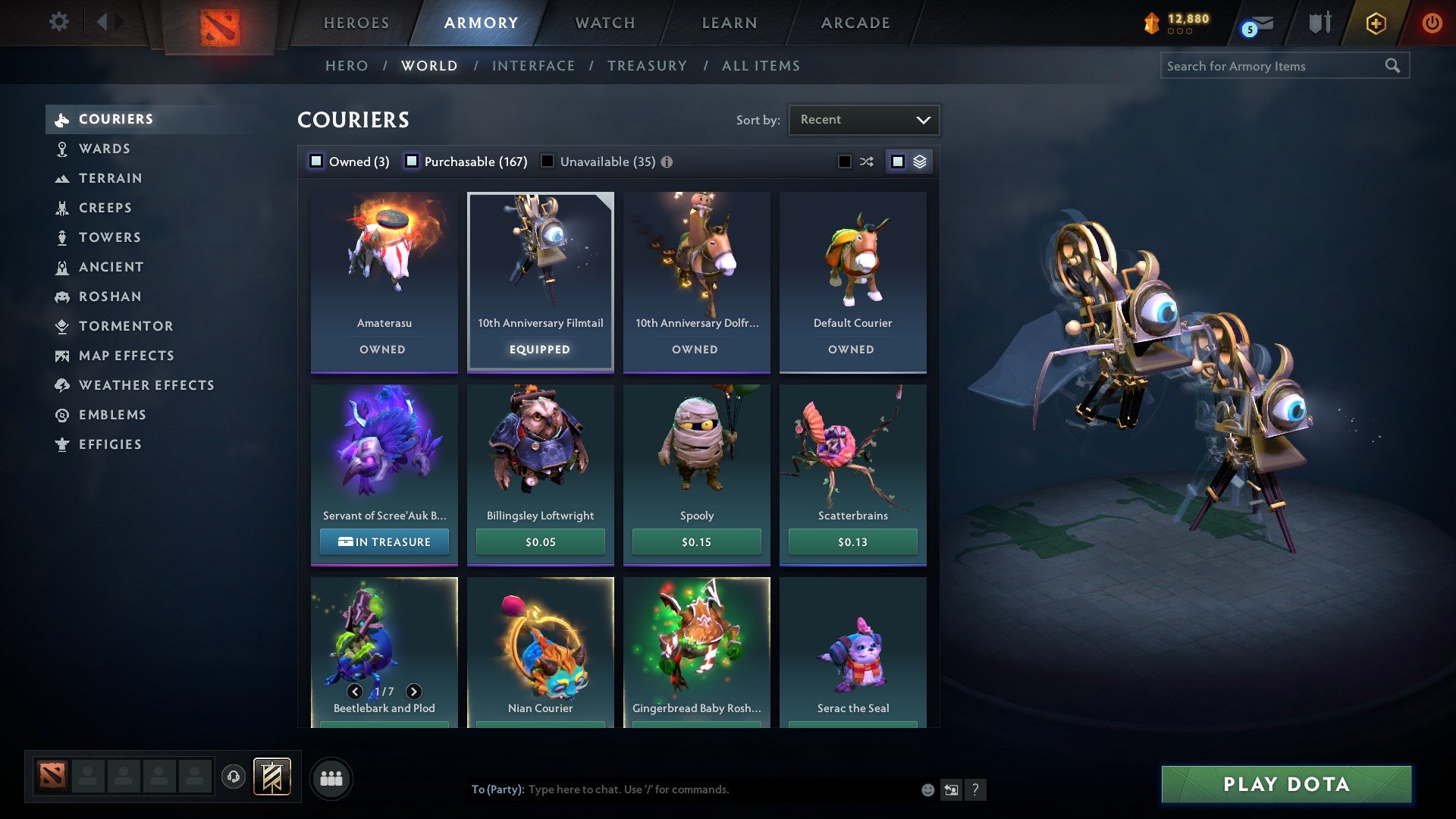Click the headset voice chat icon
1456x819 pixels.
point(234,777)
